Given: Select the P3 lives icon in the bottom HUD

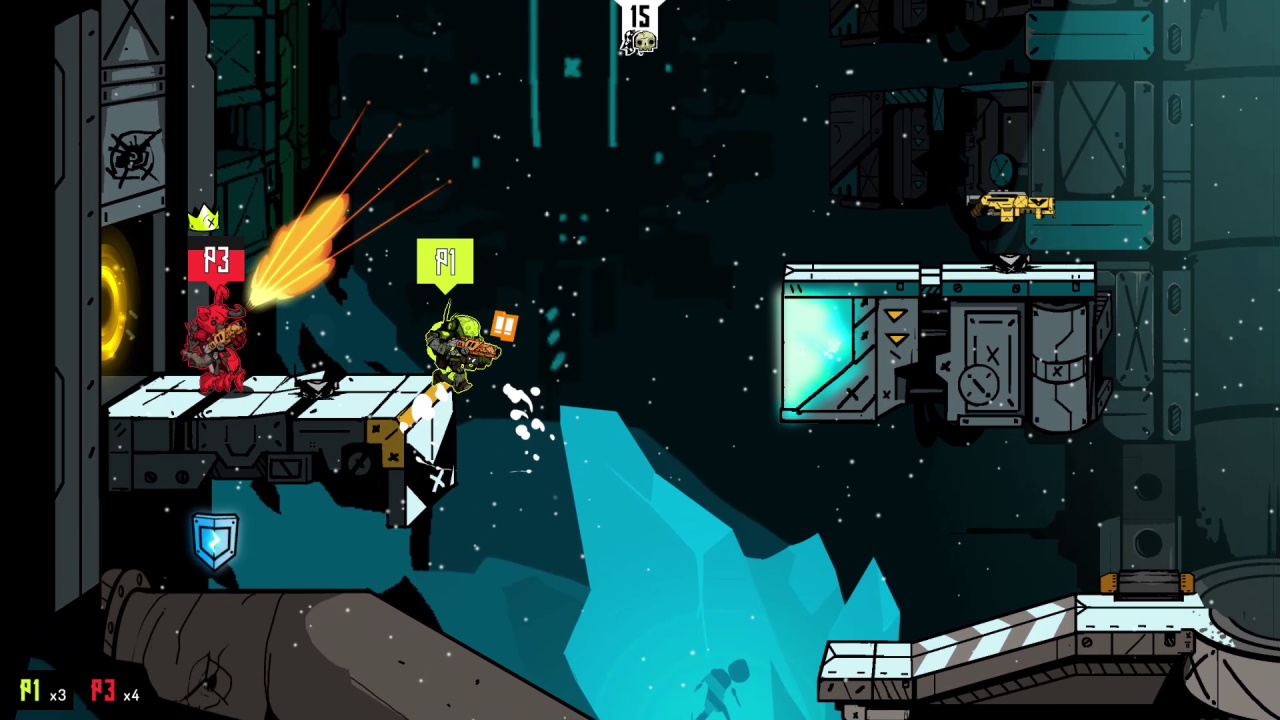Looking at the screenshot, I should (104, 690).
